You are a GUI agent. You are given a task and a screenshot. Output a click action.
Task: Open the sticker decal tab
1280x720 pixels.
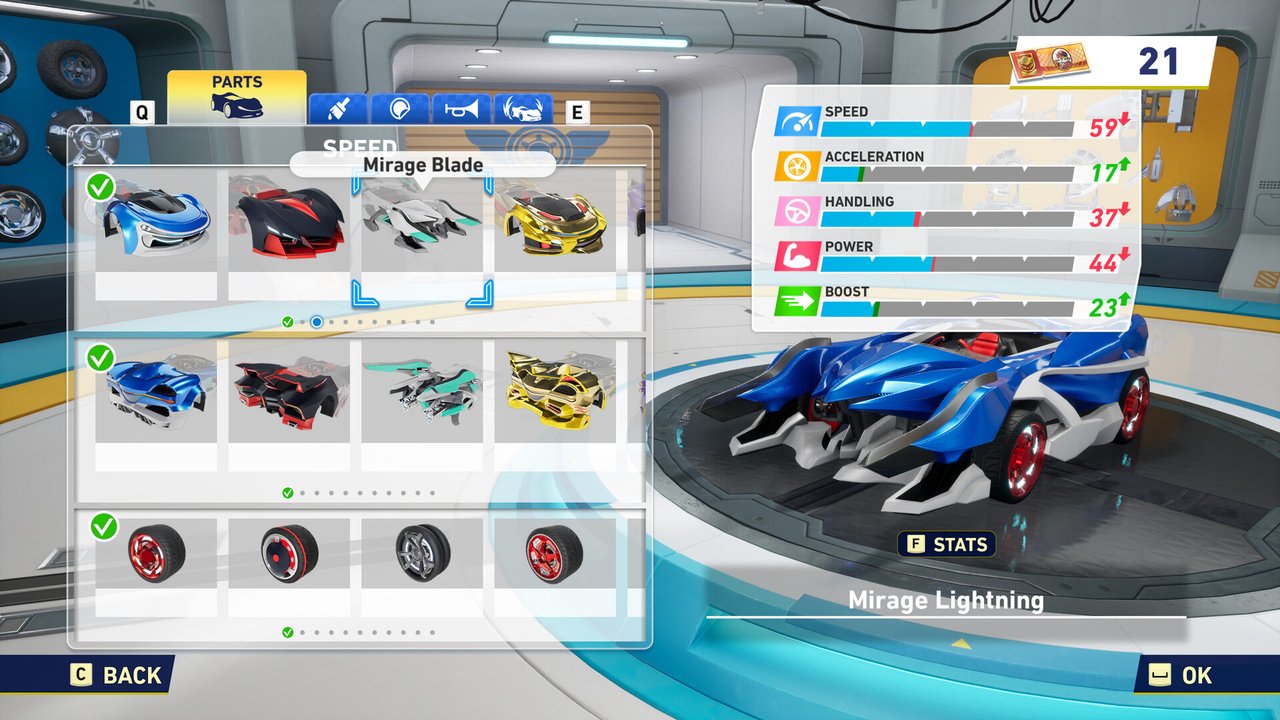point(400,108)
